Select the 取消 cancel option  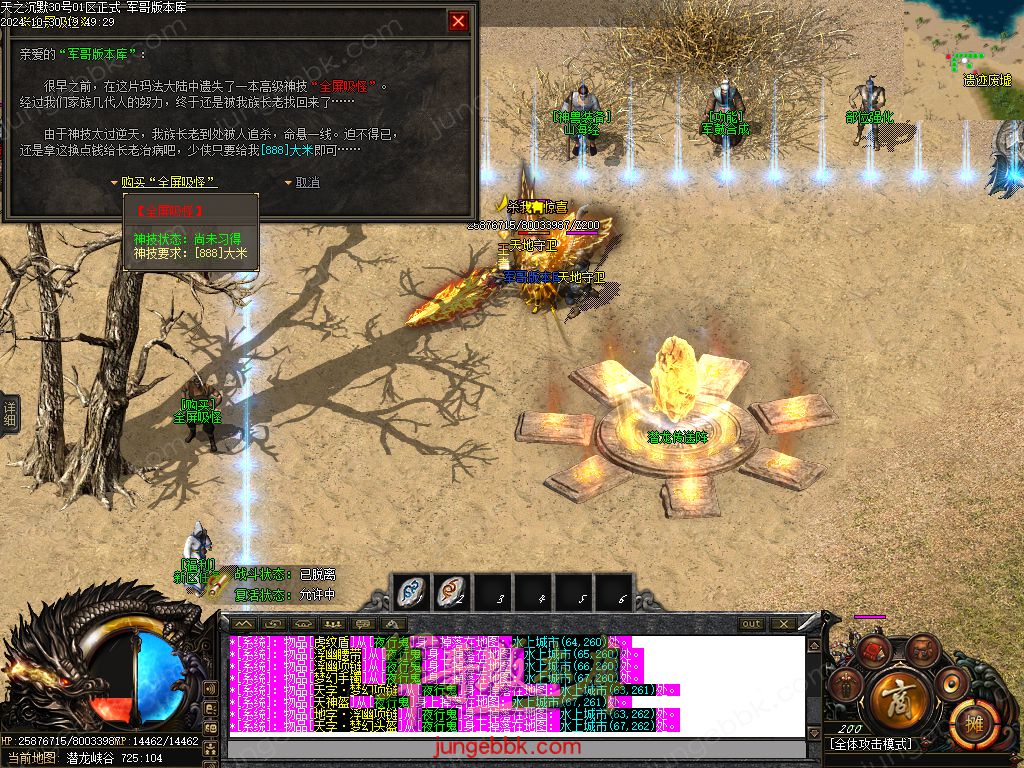[307, 182]
